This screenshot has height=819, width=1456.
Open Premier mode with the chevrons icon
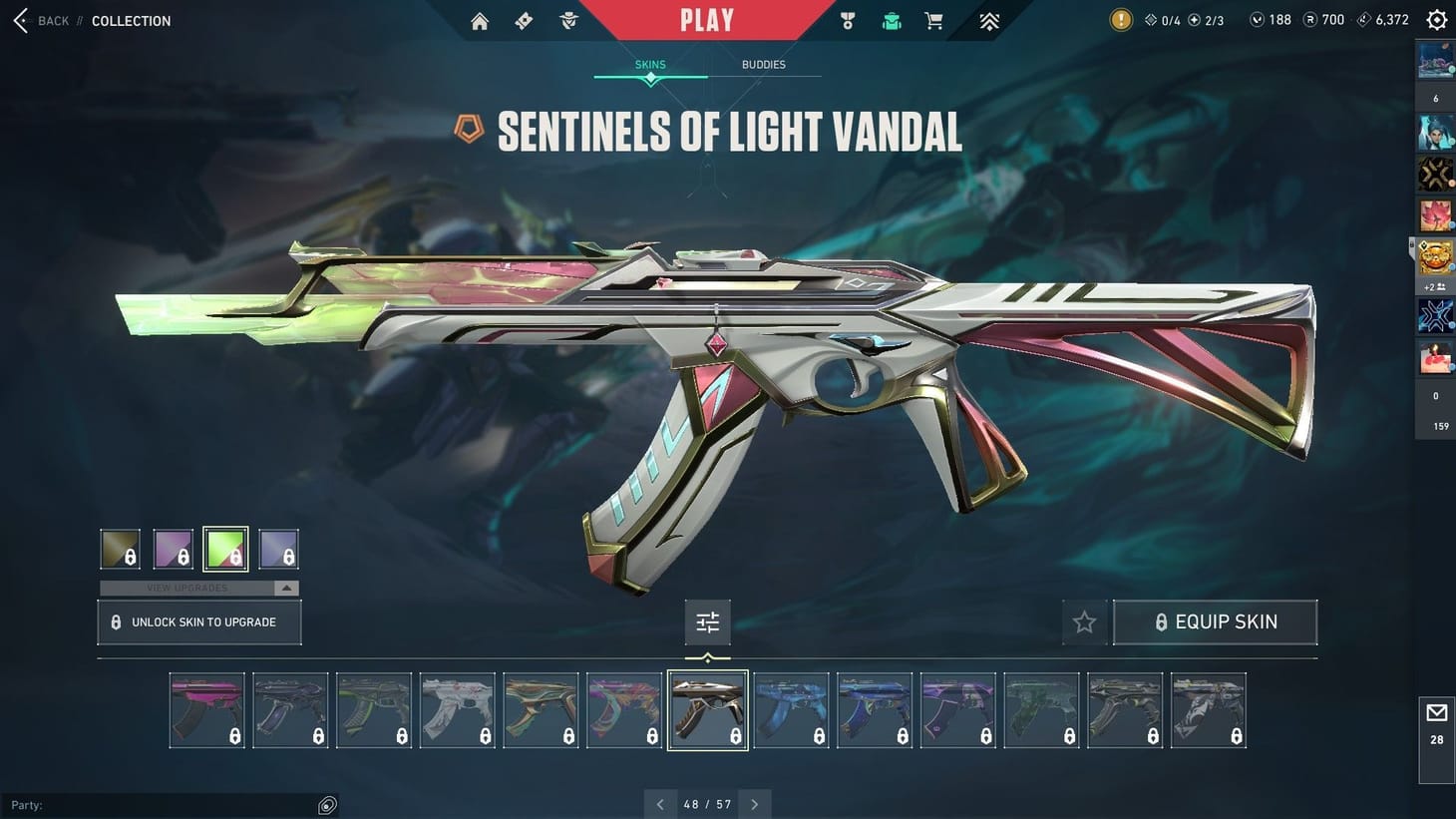coord(987,20)
